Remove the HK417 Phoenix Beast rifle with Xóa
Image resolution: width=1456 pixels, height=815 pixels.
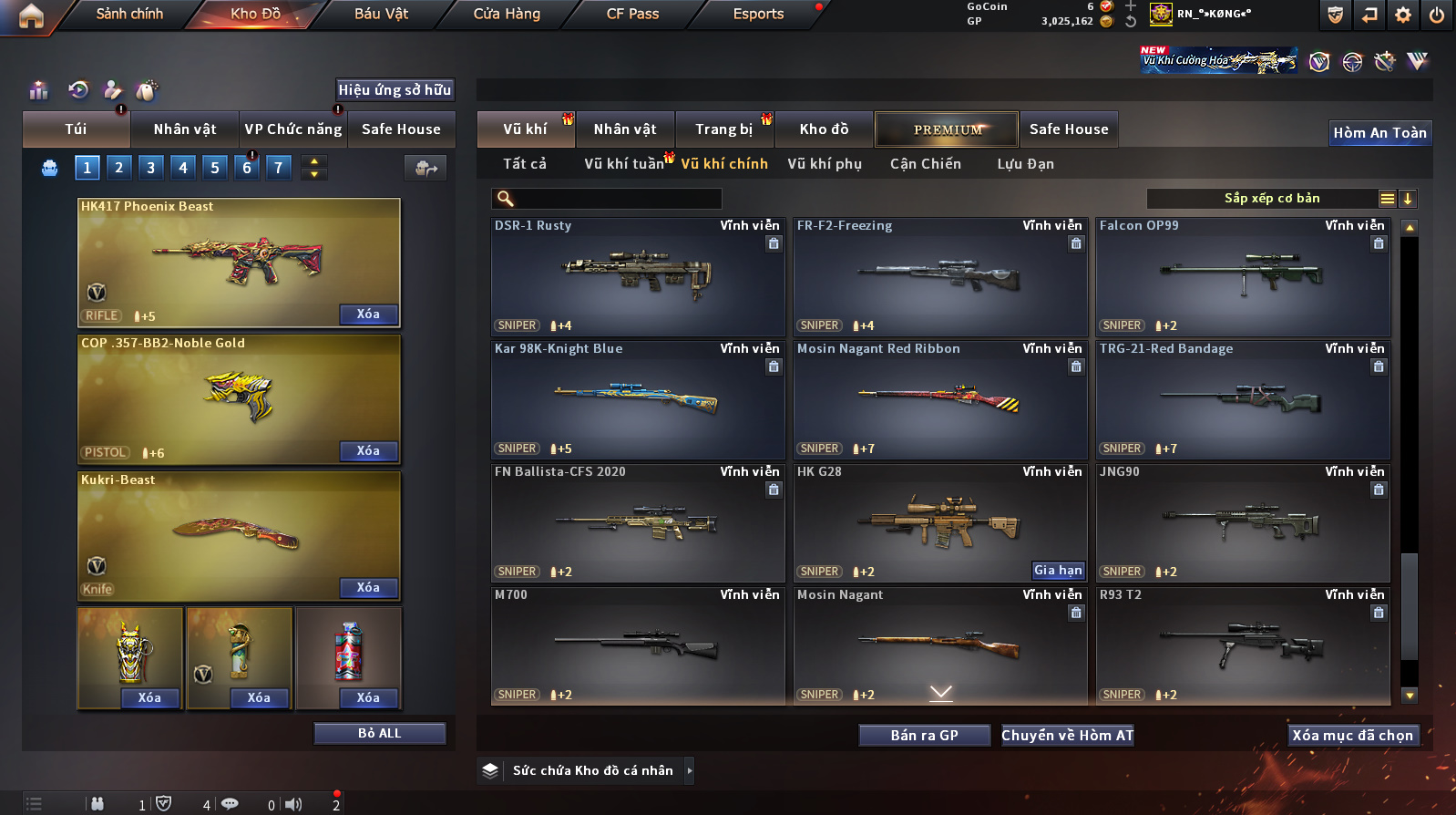point(368,315)
